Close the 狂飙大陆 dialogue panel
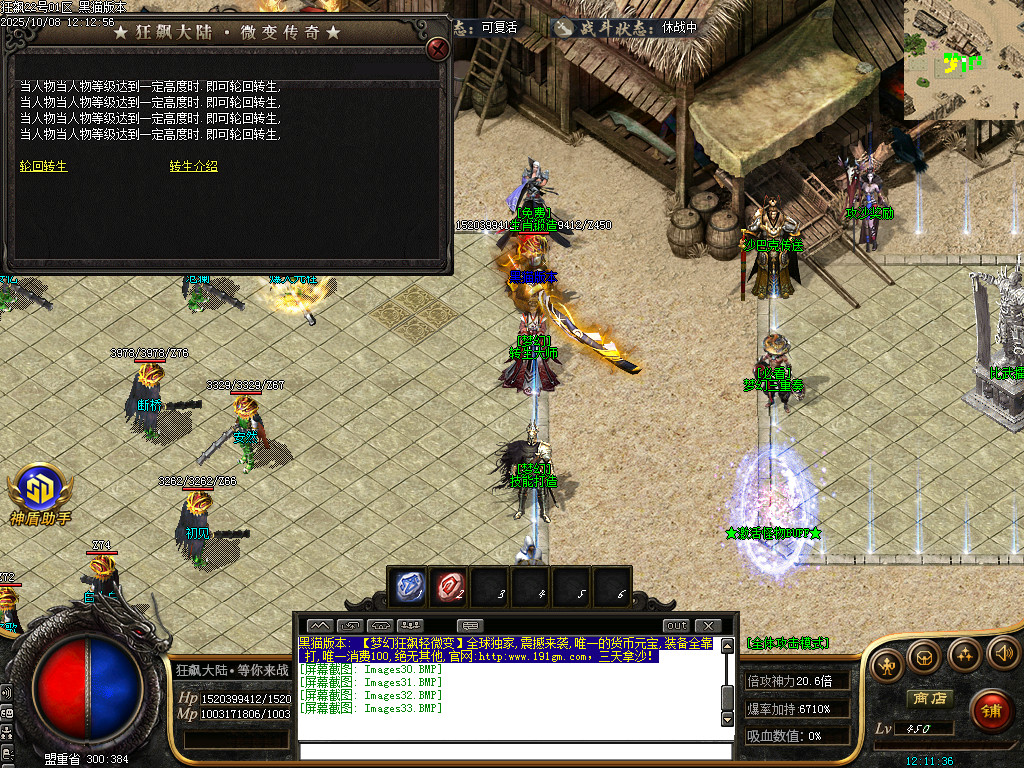This screenshot has width=1024, height=768. point(437,49)
